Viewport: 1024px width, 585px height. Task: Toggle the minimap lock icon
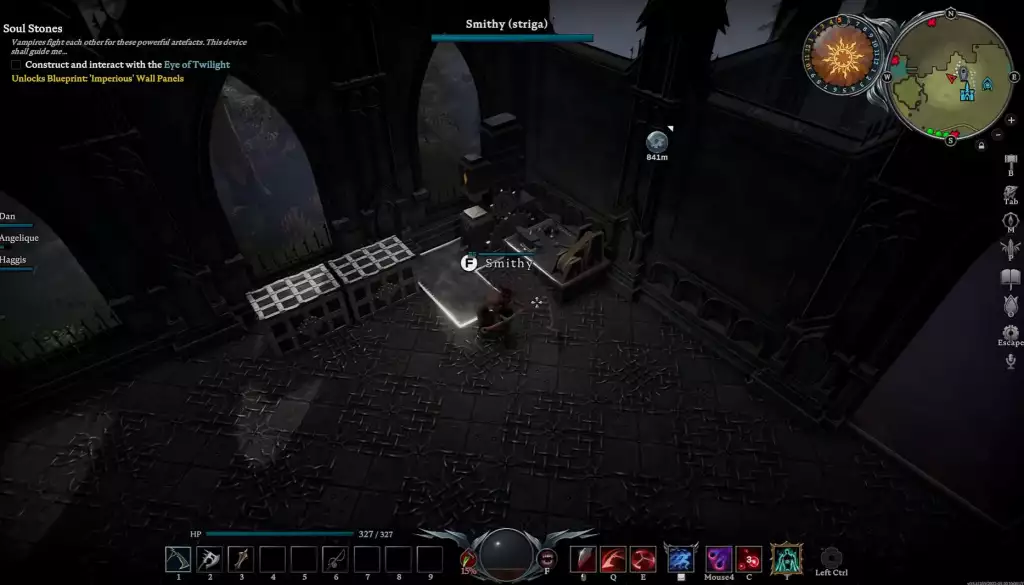tap(980, 146)
